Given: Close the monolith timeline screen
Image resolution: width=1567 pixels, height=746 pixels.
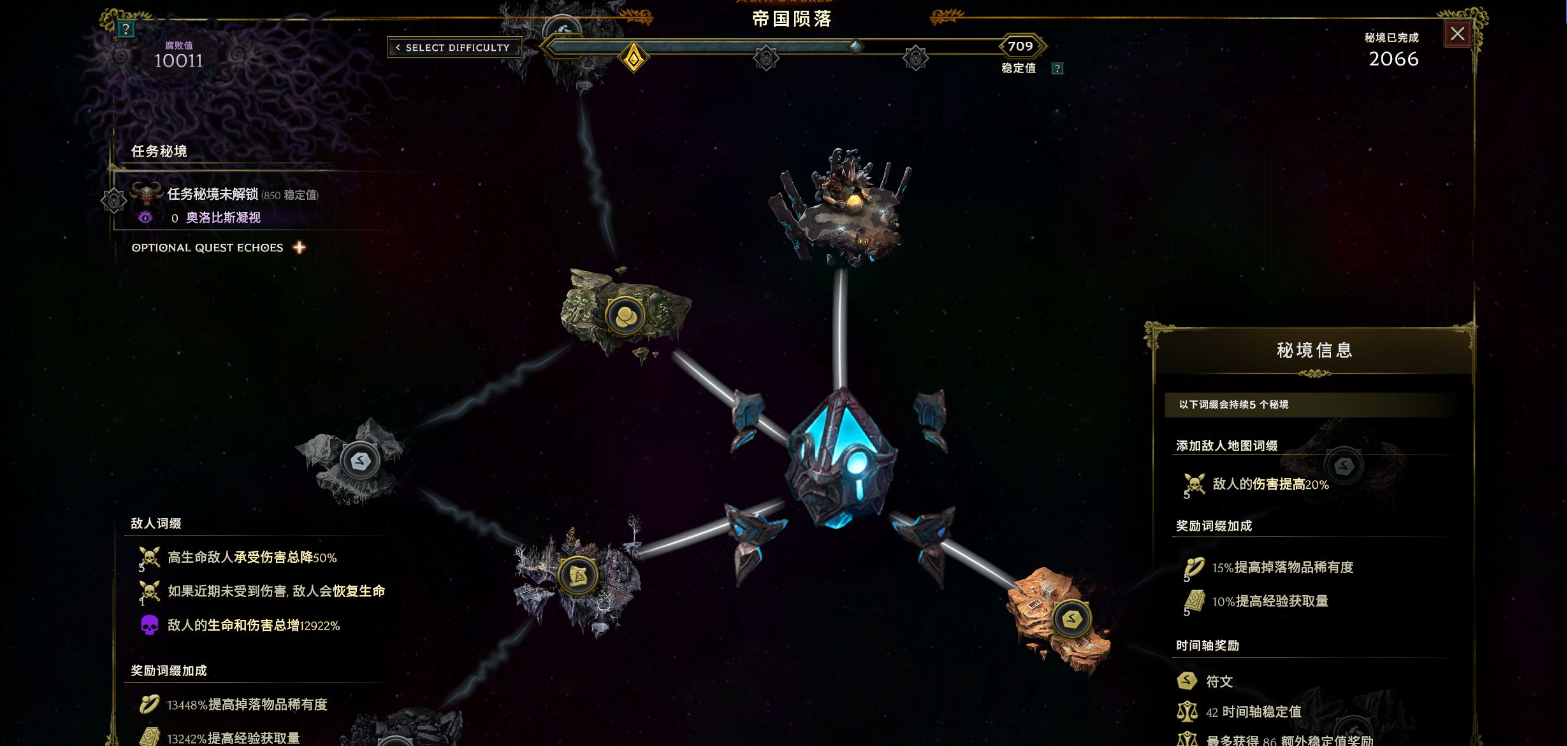Looking at the screenshot, I should [x=1457, y=34].
